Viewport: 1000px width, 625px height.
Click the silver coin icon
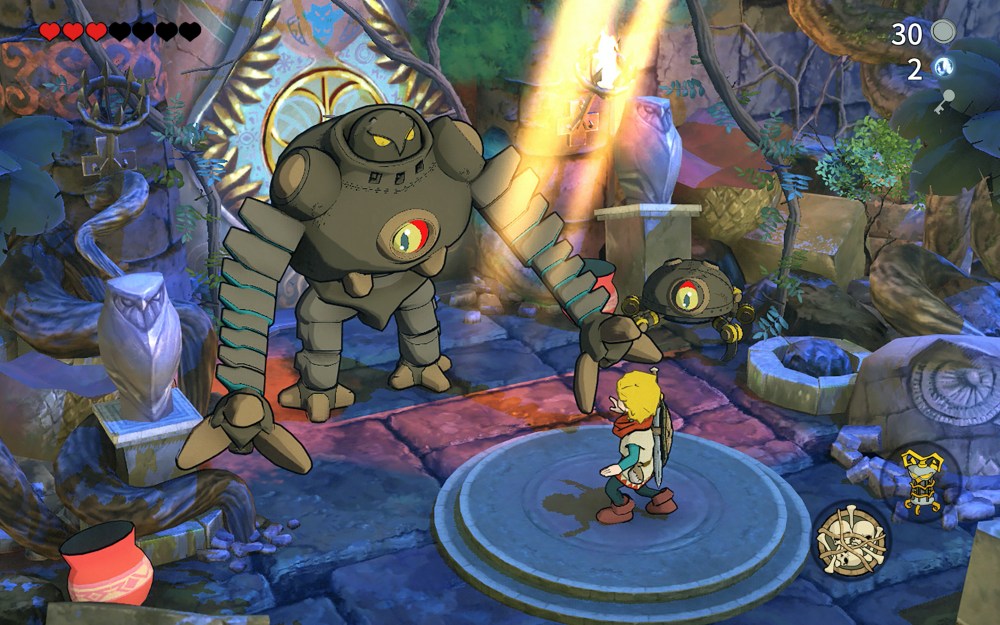pos(943,32)
